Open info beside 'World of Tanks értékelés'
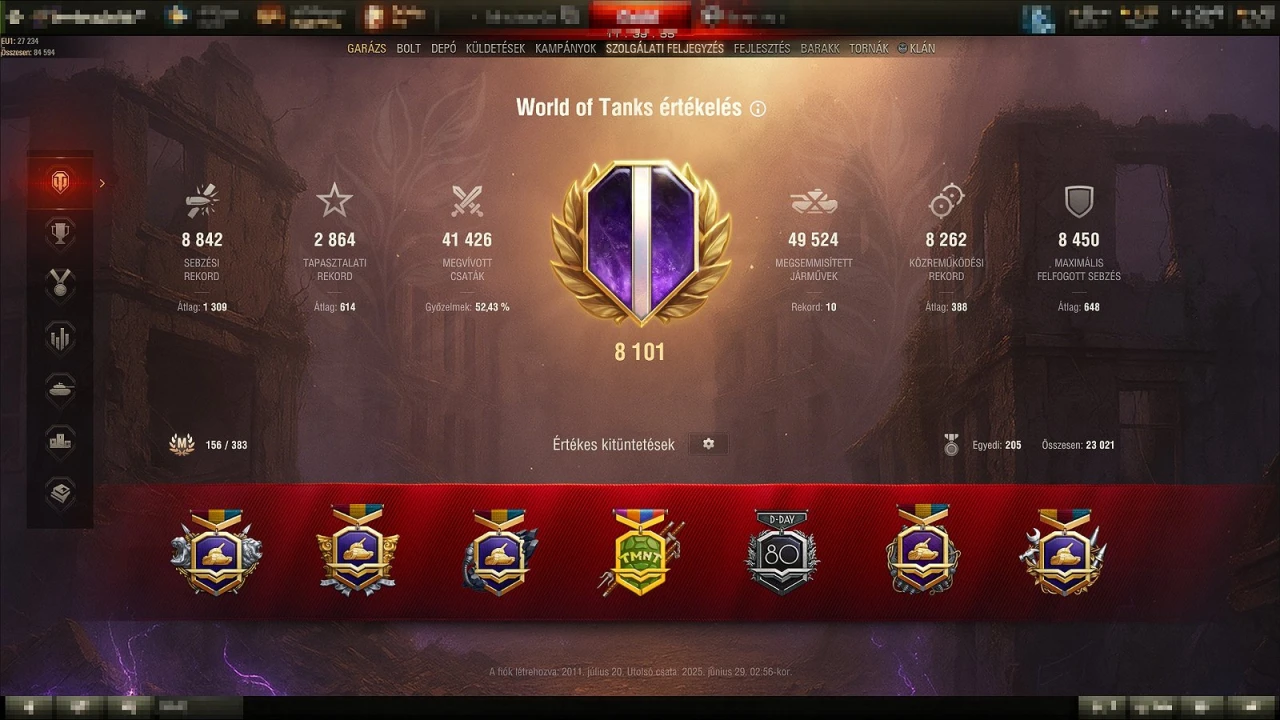The width and height of the screenshot is (1280, 720). (758, 107)
